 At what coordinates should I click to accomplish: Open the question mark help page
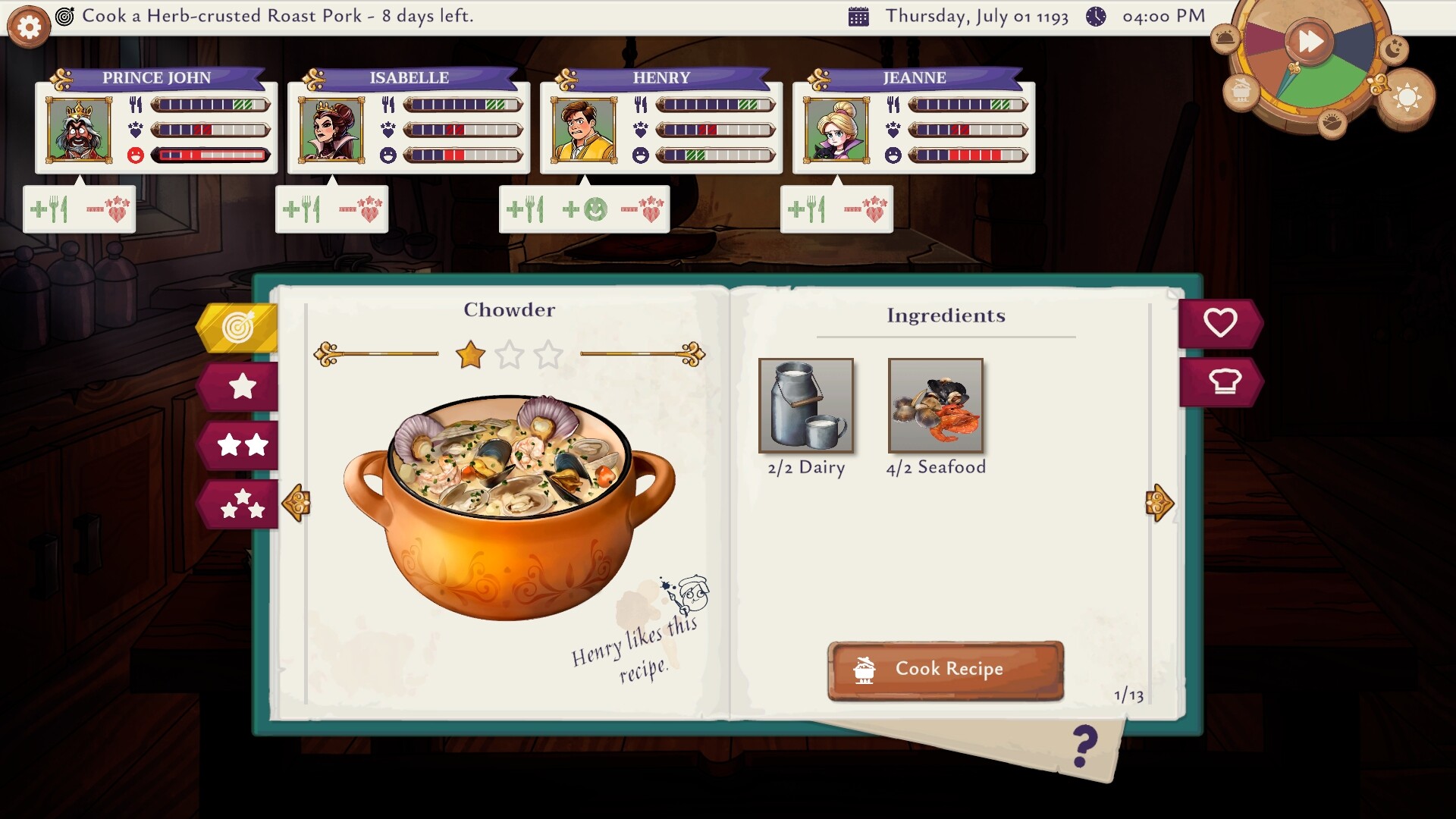[x=1085, y=747]
